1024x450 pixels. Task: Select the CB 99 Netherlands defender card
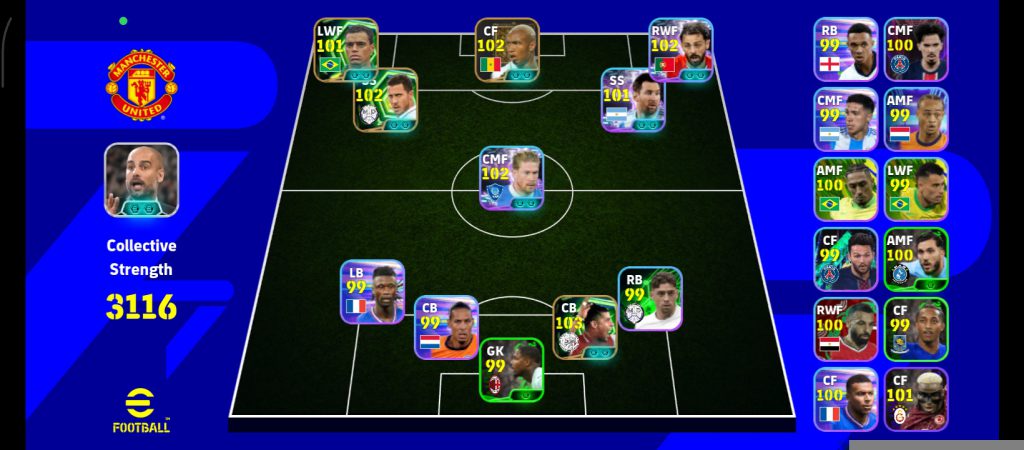(x=446, y=327)
